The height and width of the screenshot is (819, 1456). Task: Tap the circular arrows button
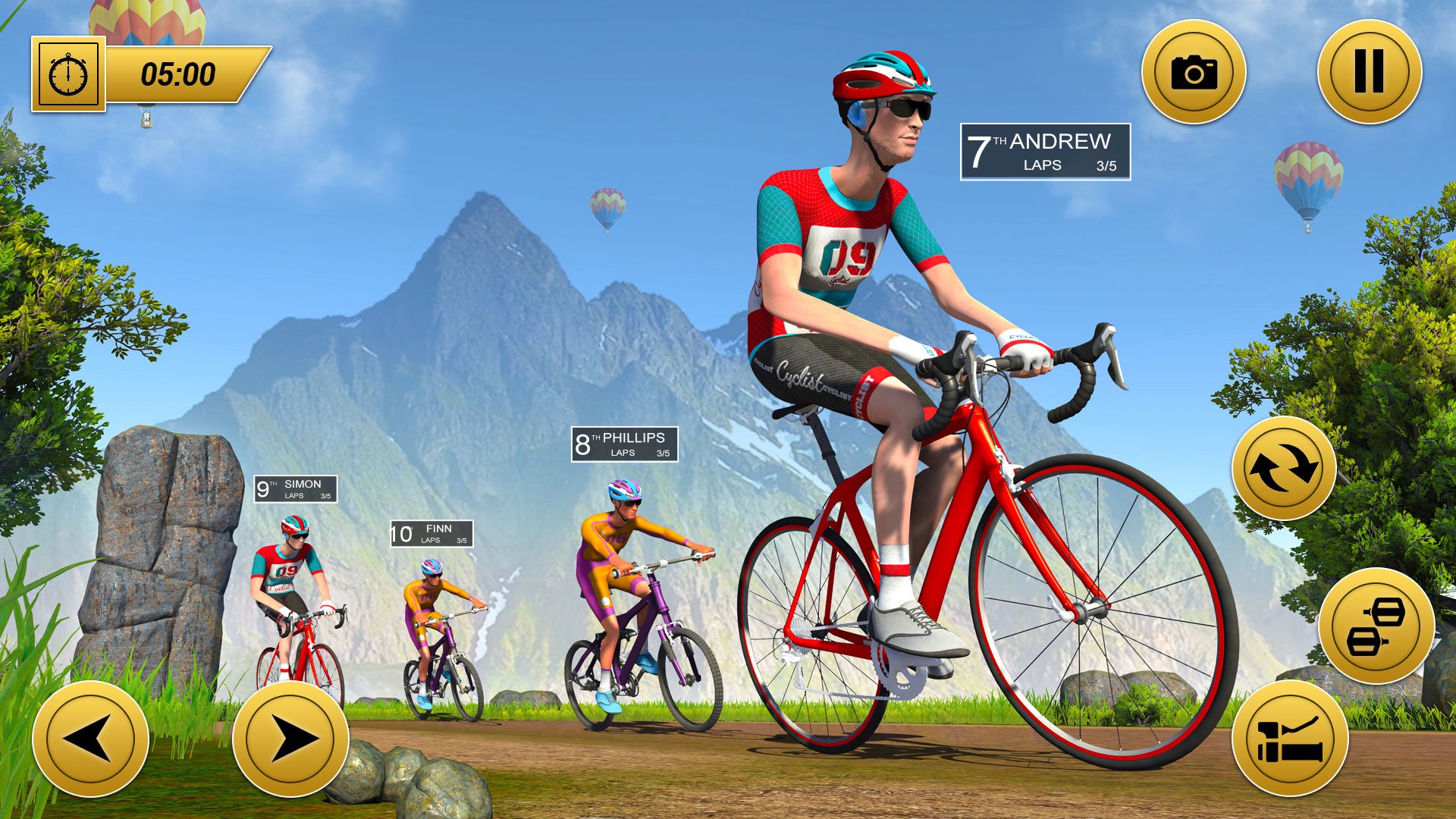click(1283, 468)
